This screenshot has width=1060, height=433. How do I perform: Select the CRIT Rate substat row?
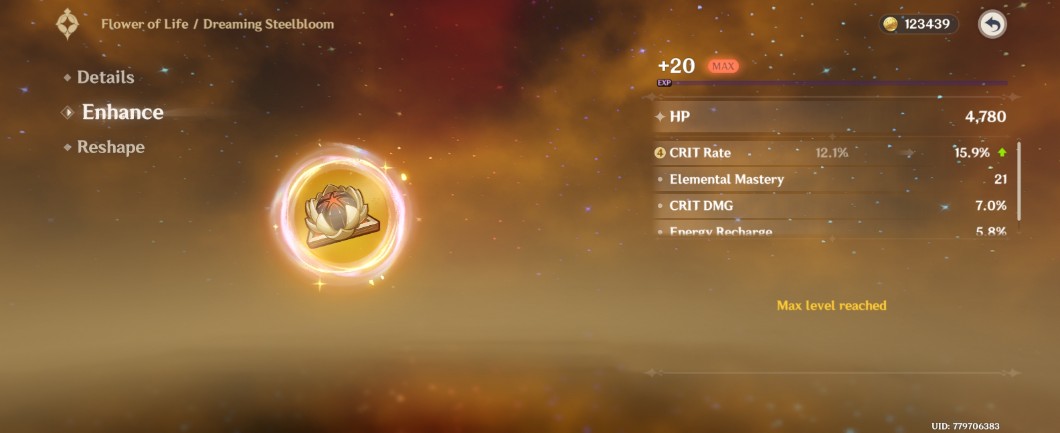pos(830,153)
